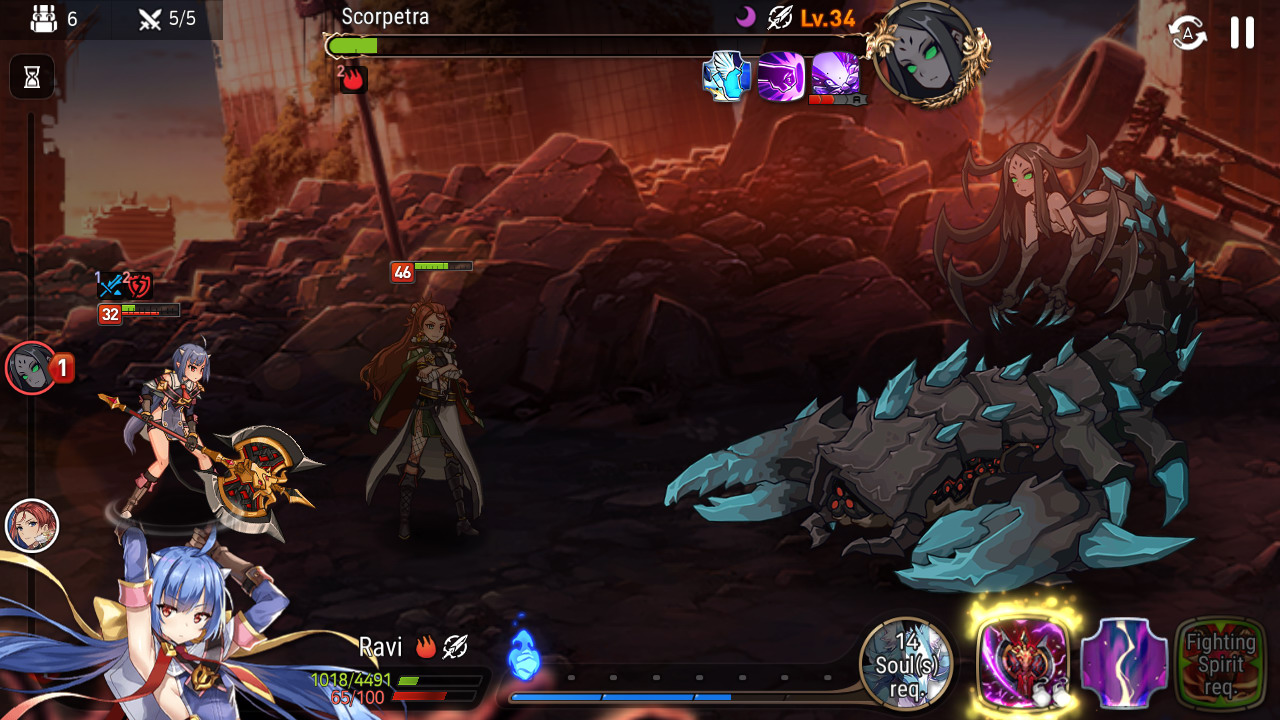Inspect Scorpetra's purple creature skill icon
Screen dimensions: 1280x720
(835, 74)
